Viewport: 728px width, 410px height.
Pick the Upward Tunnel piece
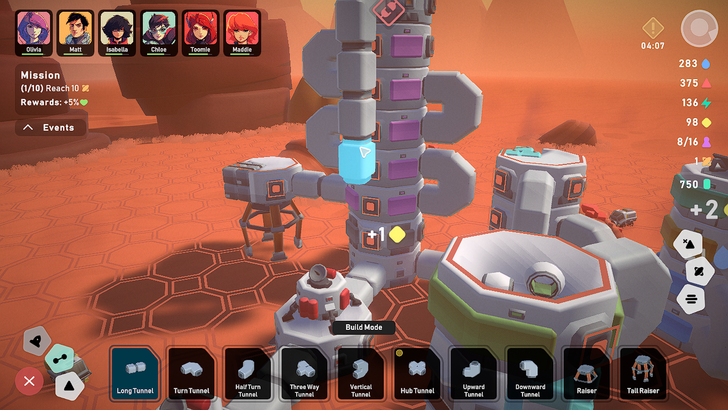click(474, 372)
